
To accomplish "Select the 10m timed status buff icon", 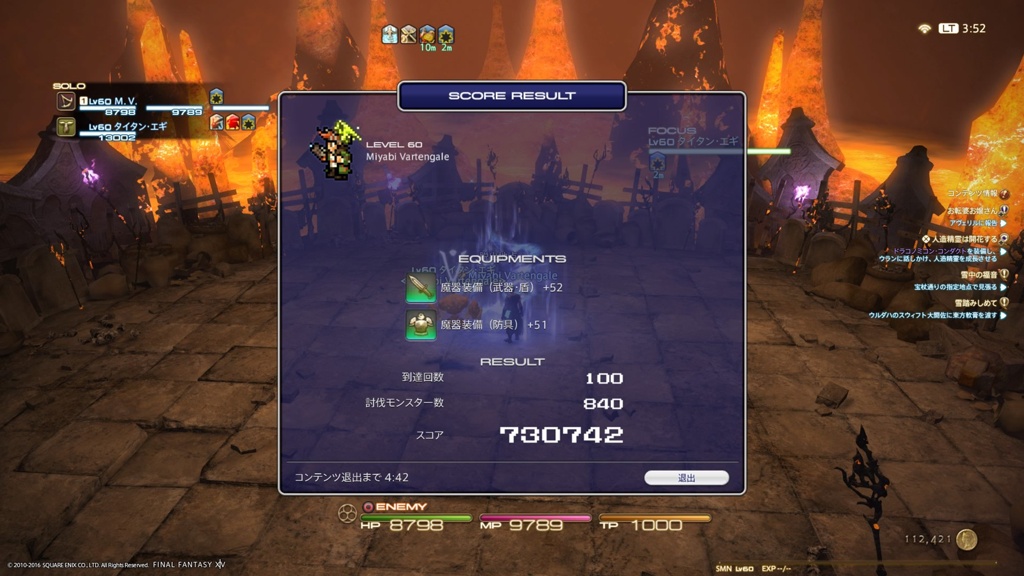I will pos(427,35).
